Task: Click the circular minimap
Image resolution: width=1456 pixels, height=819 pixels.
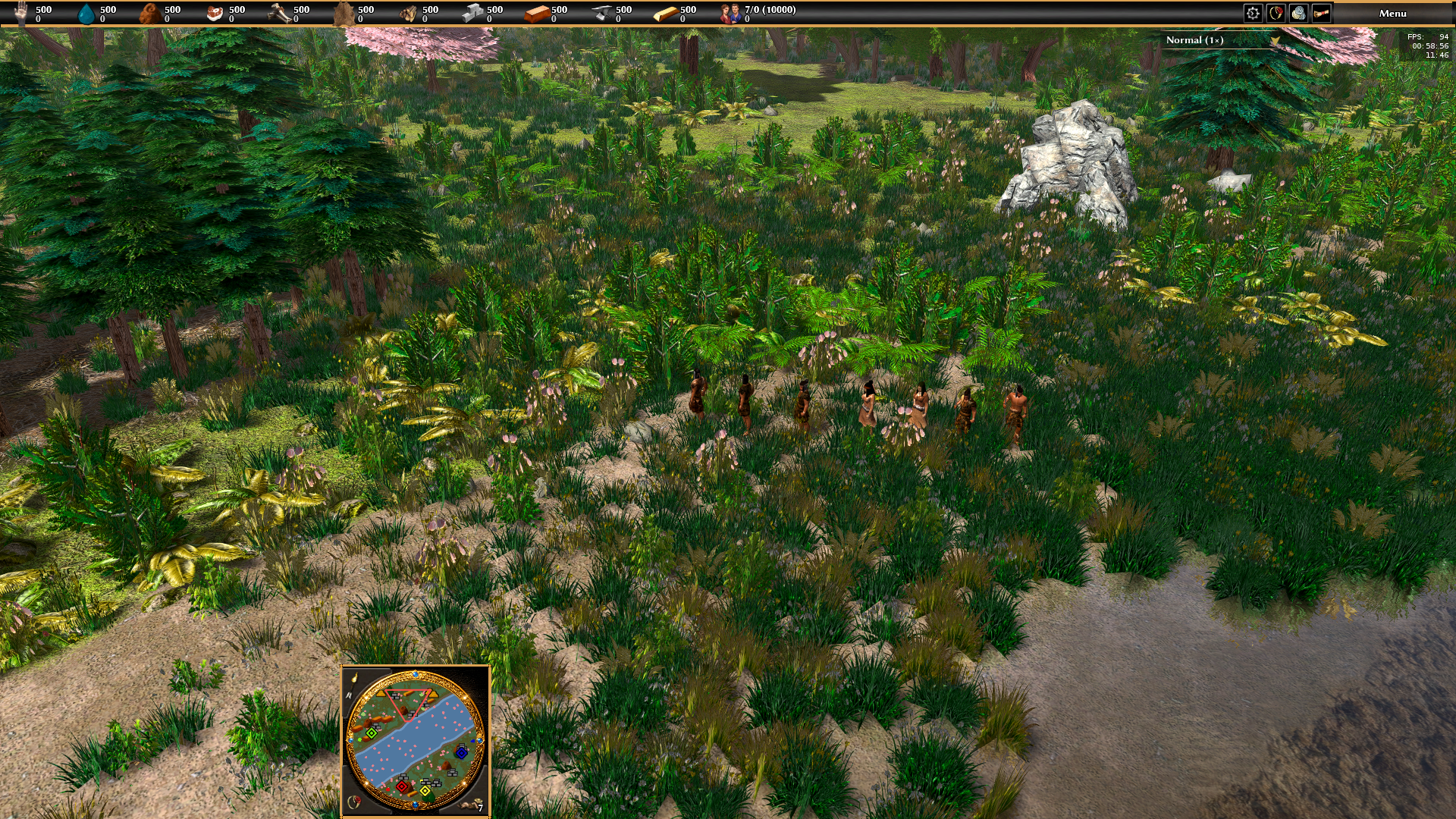Action: point(415,740)
